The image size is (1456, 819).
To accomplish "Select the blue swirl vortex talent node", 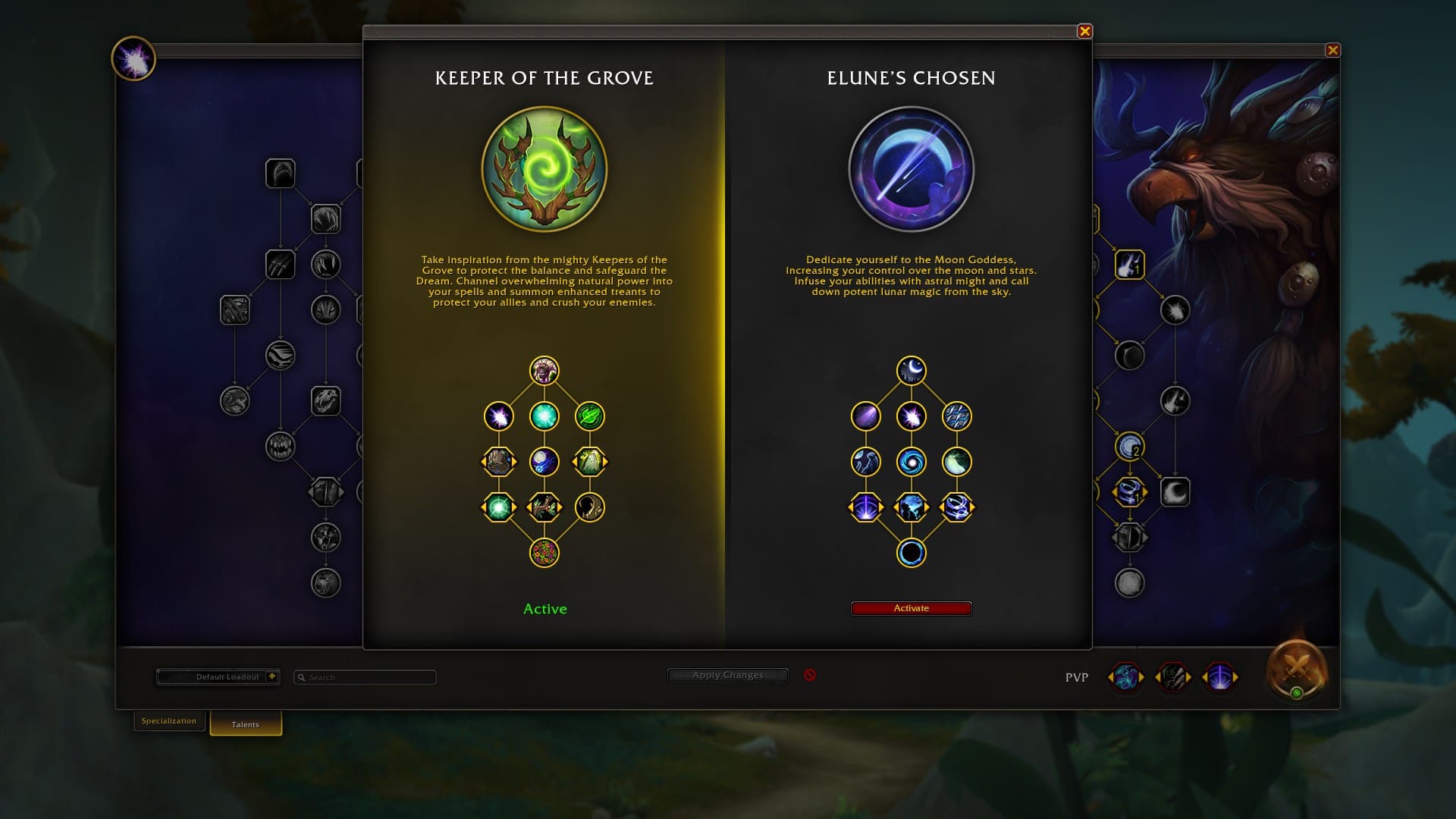I will coord(911,462).
